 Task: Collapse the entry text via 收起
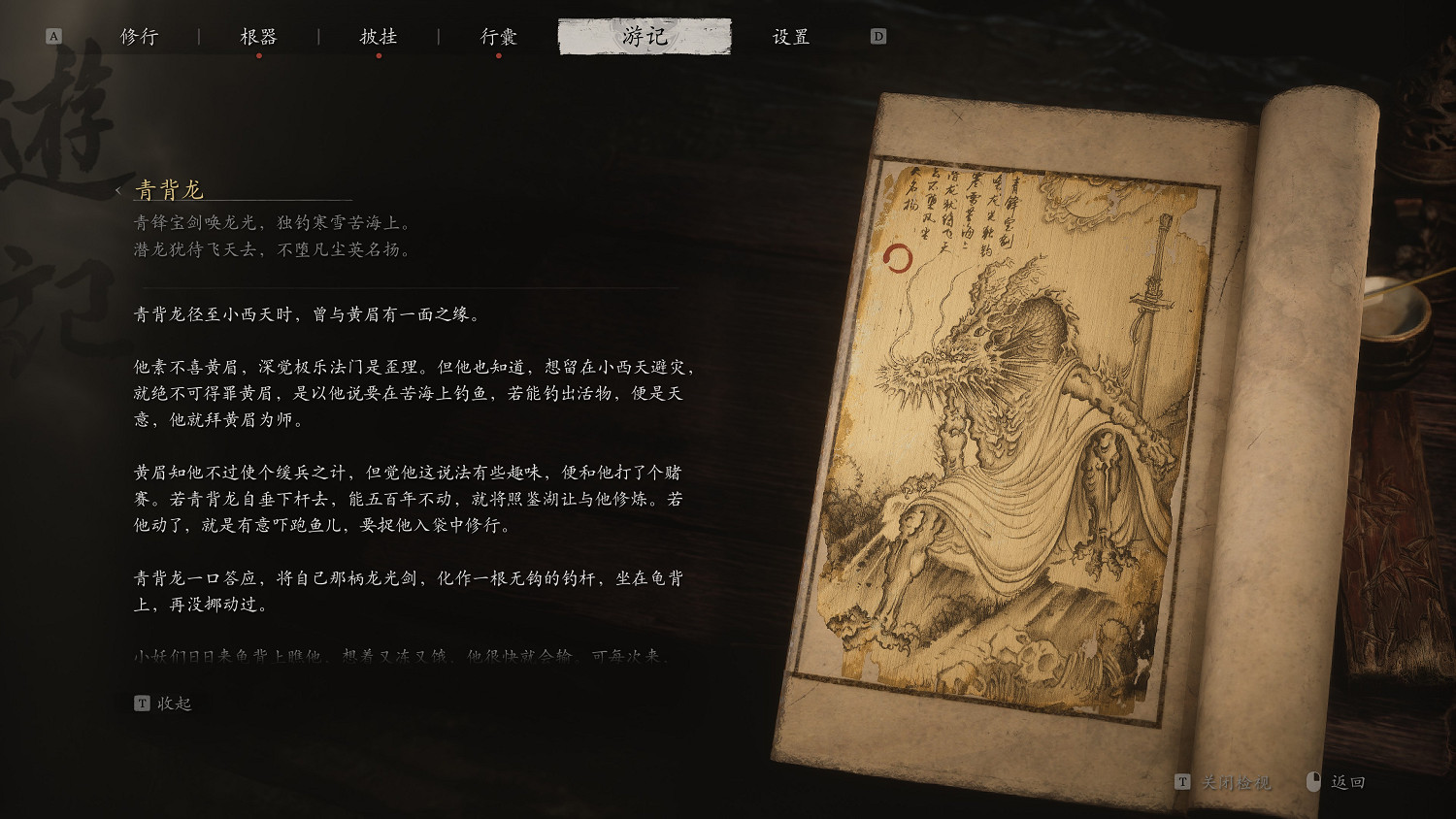175,703
